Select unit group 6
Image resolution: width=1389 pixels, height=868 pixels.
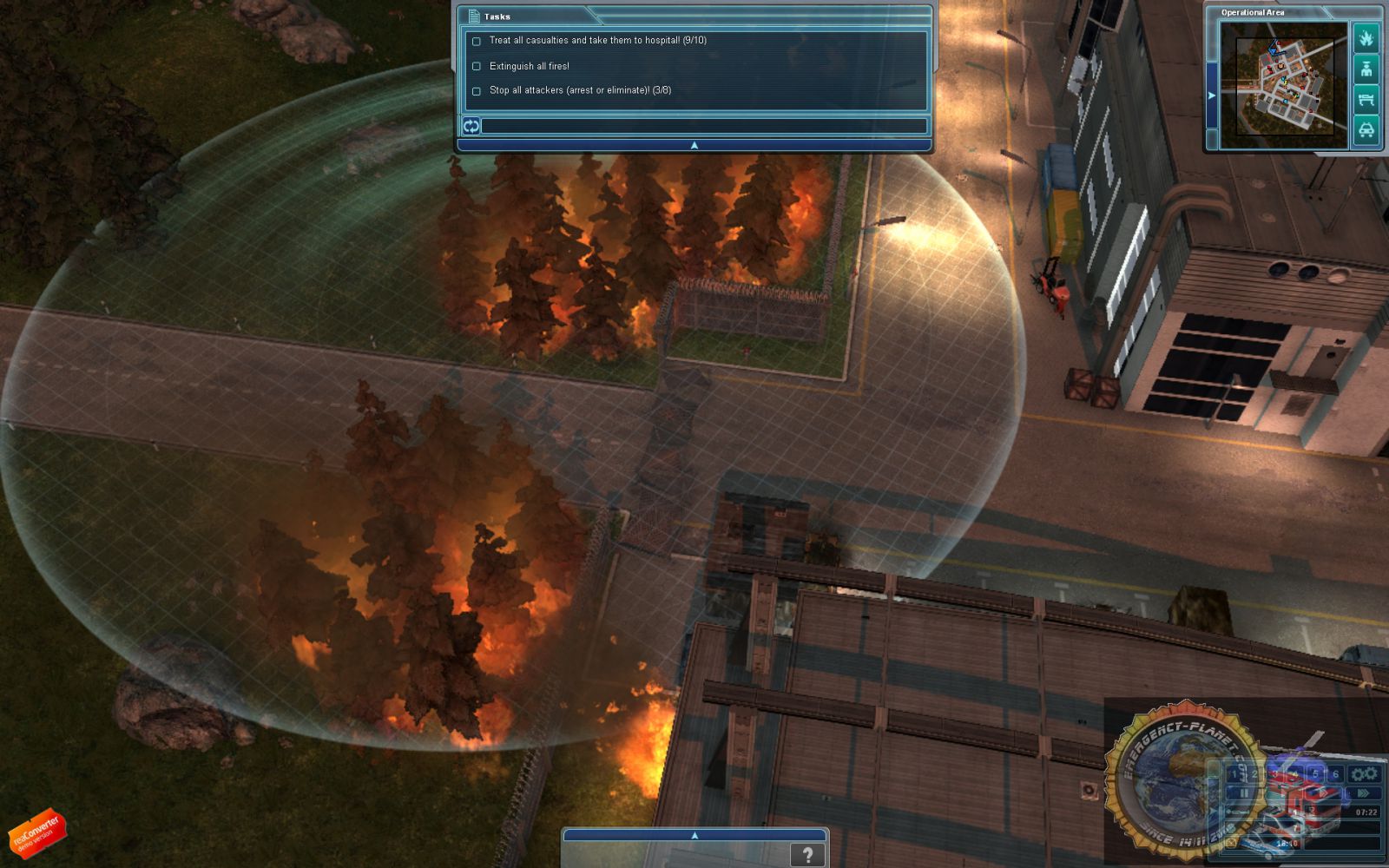(x=1335, y=773)
